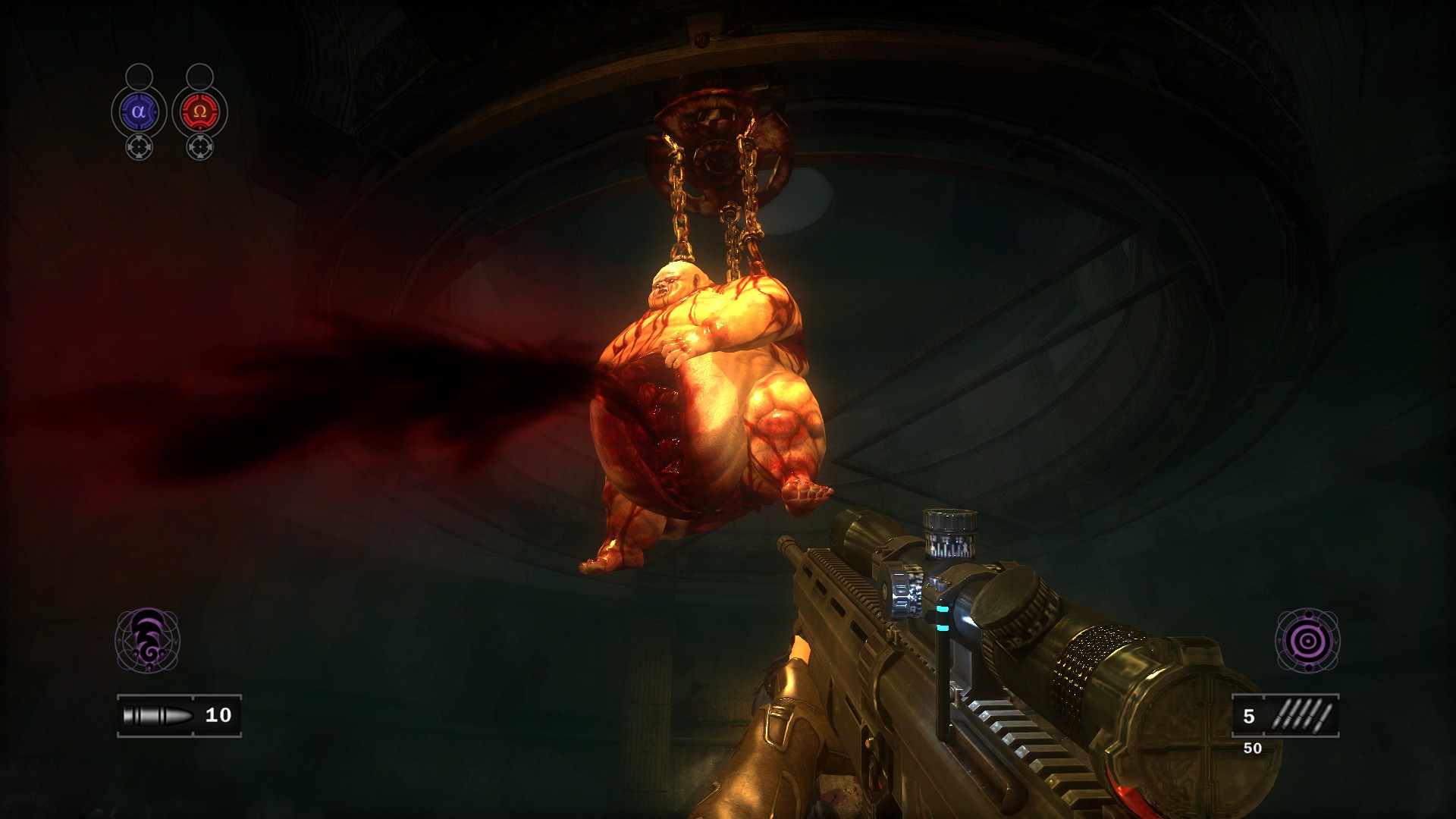Activate the purple spiral serpent ability
The width and height of the screenshot is (1456, 819).
coord(147,640)
